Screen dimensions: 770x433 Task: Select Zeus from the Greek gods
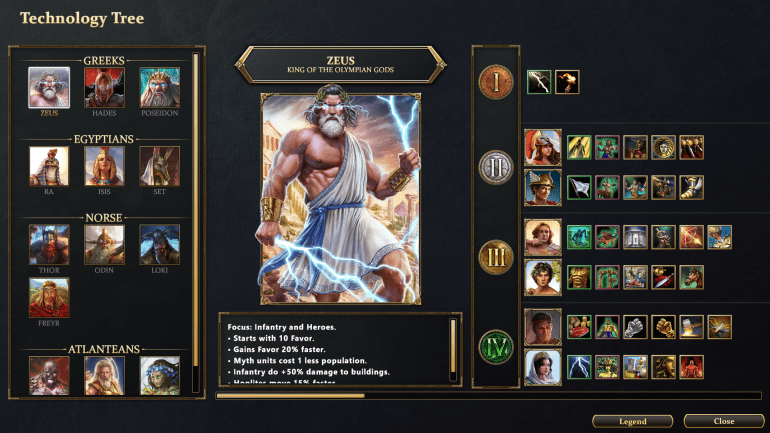[49, 87]
